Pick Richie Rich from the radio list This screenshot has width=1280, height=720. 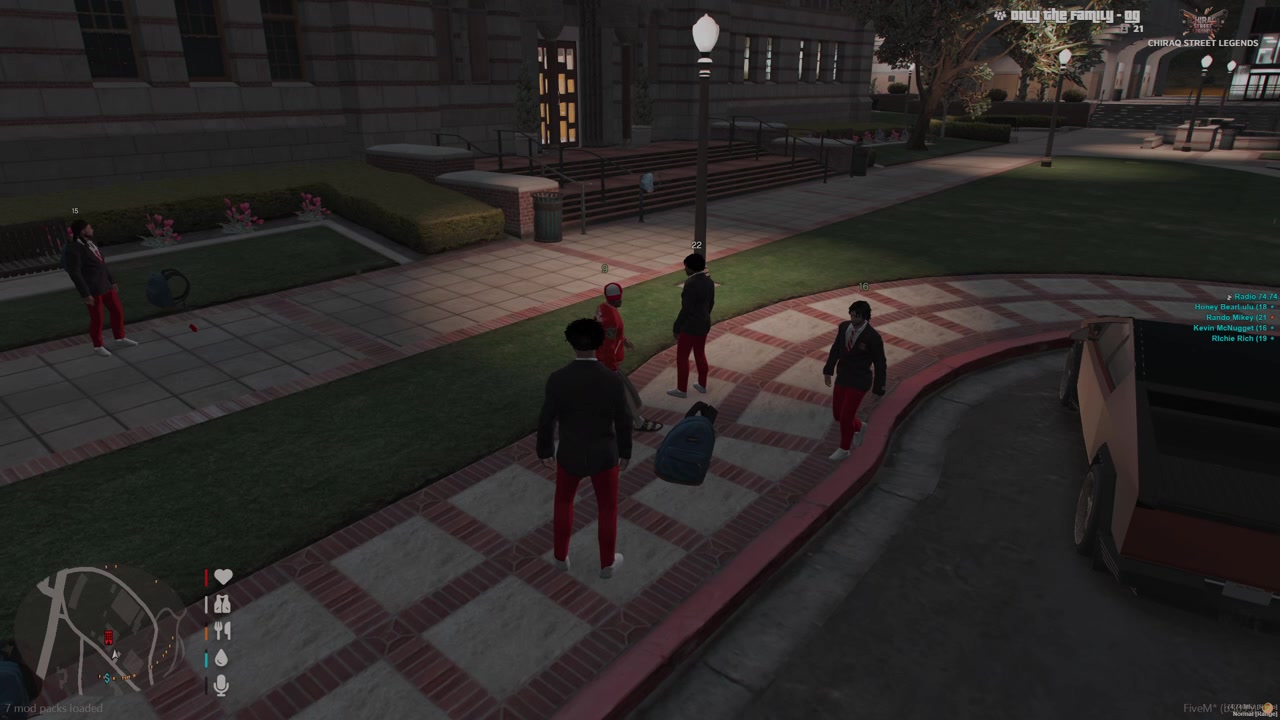(1241, 339)
